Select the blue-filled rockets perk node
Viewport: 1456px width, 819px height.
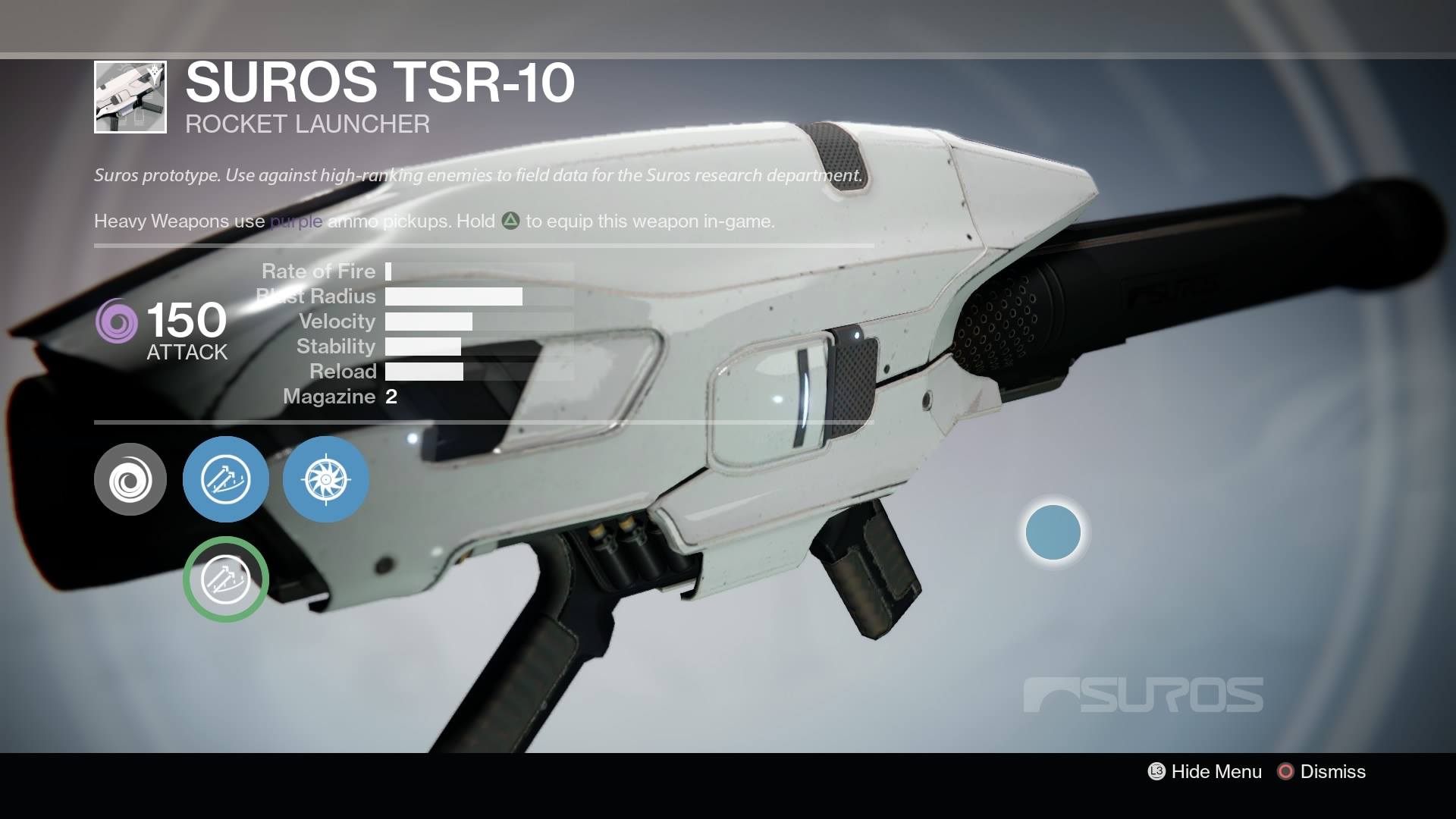(226, 479)
